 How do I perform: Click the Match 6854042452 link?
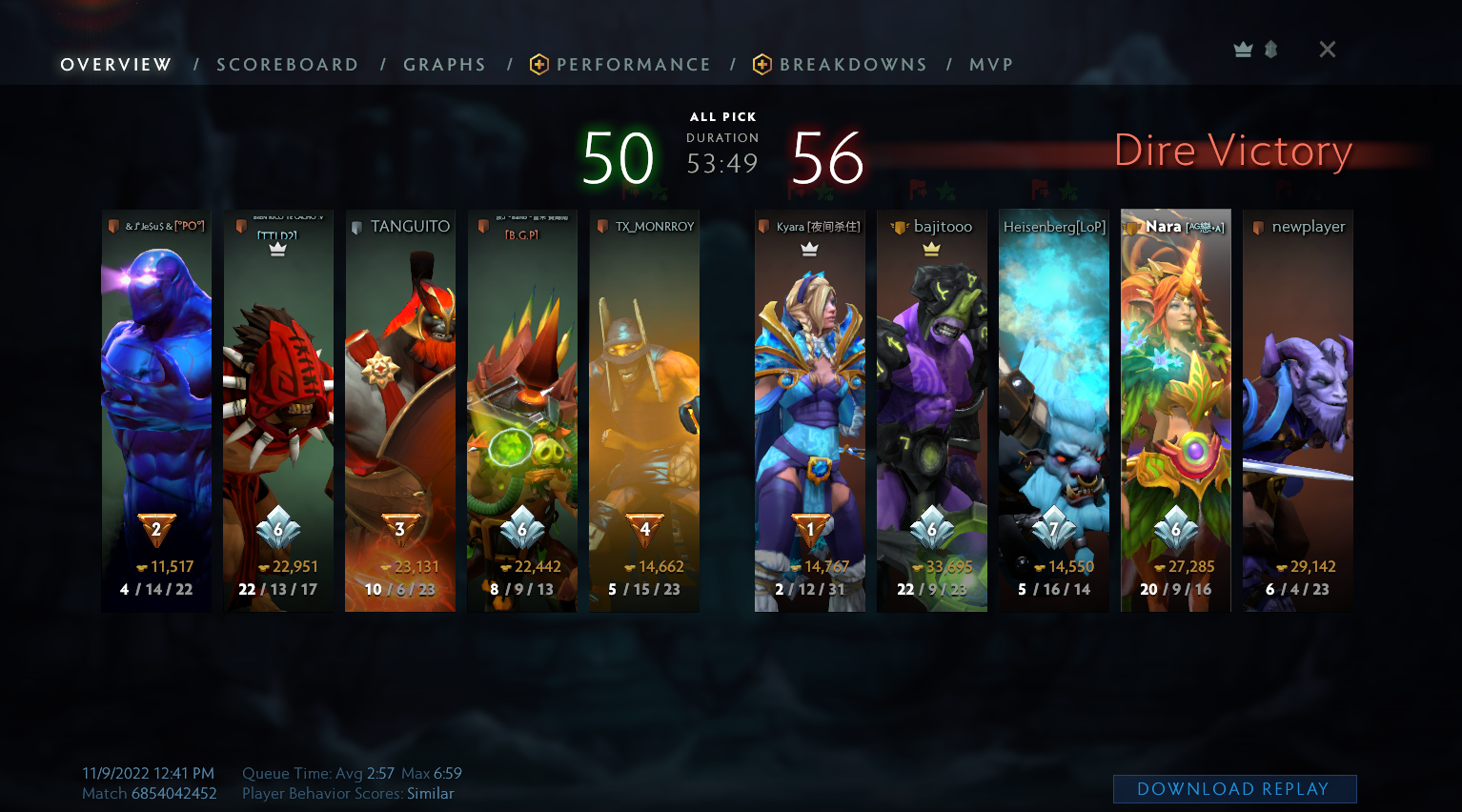point(150,793)
